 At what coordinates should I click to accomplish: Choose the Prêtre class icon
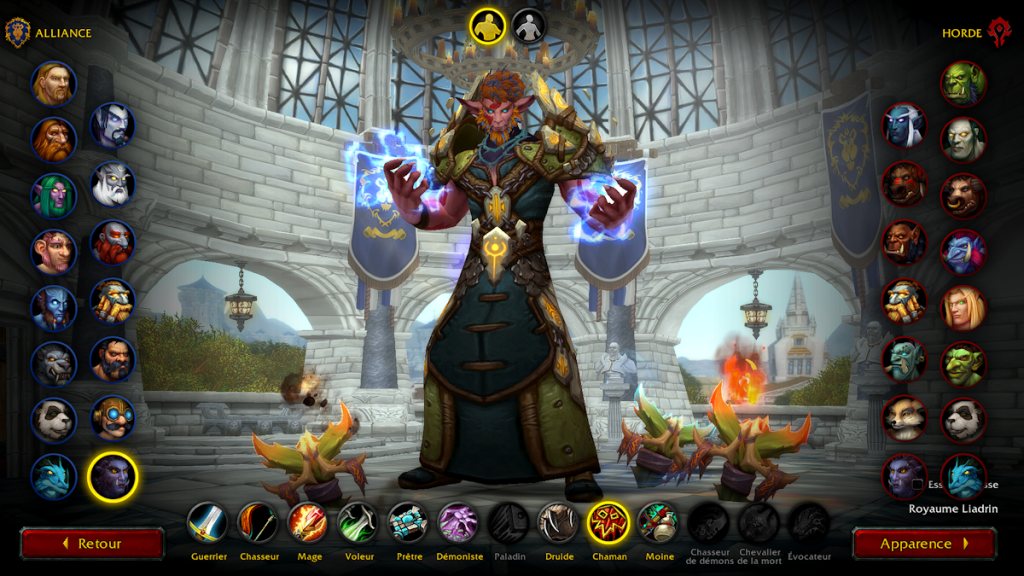[408, 522]
